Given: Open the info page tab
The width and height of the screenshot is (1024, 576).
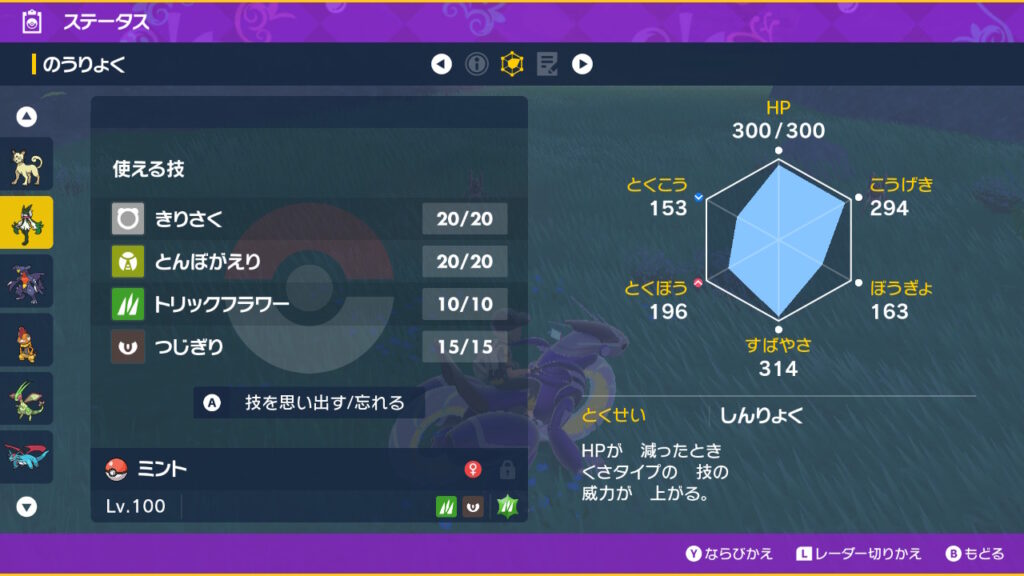Looking at the screenshot, I should coord(477,65).
